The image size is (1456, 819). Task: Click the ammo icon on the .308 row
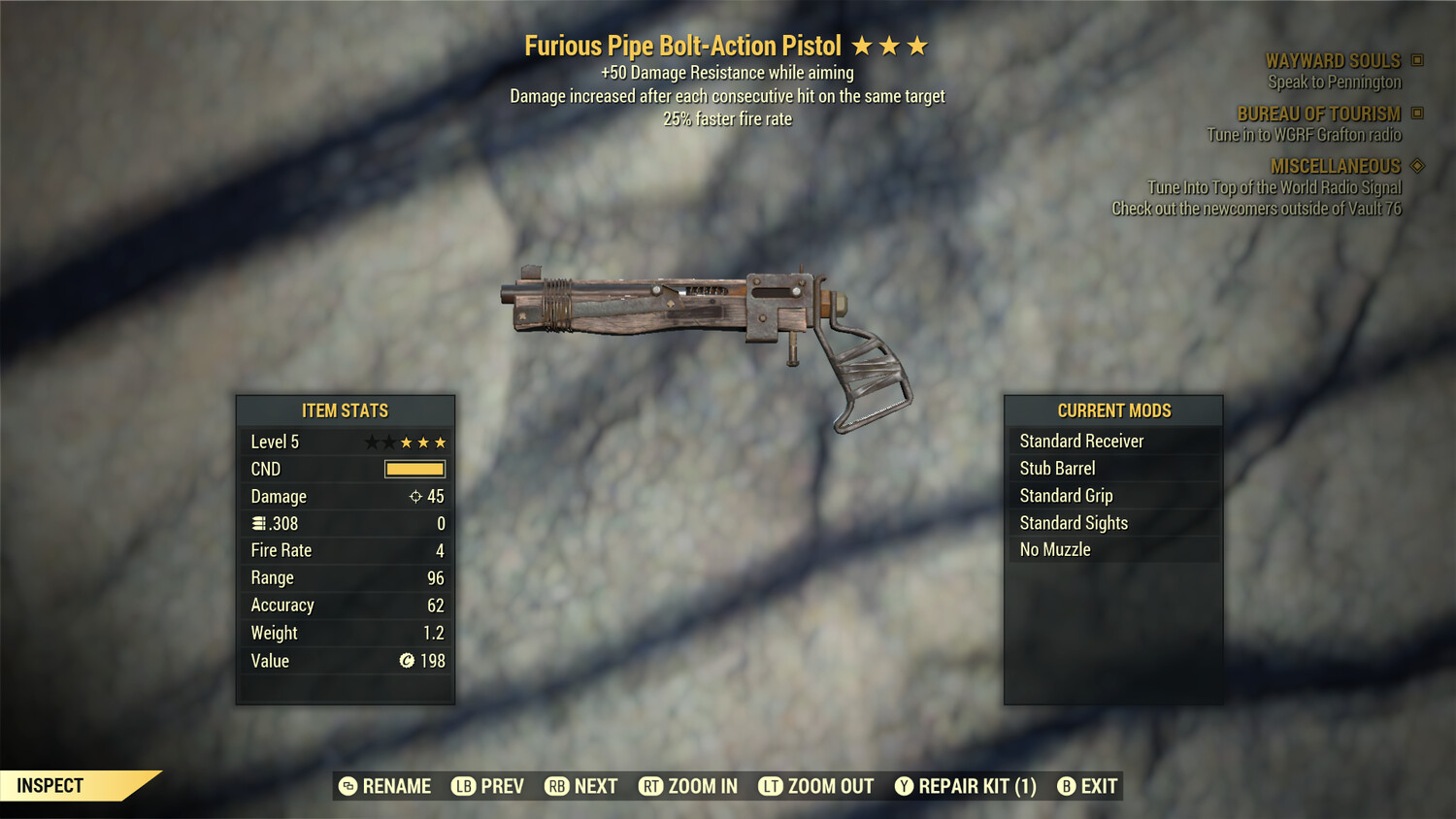[257, 523]
